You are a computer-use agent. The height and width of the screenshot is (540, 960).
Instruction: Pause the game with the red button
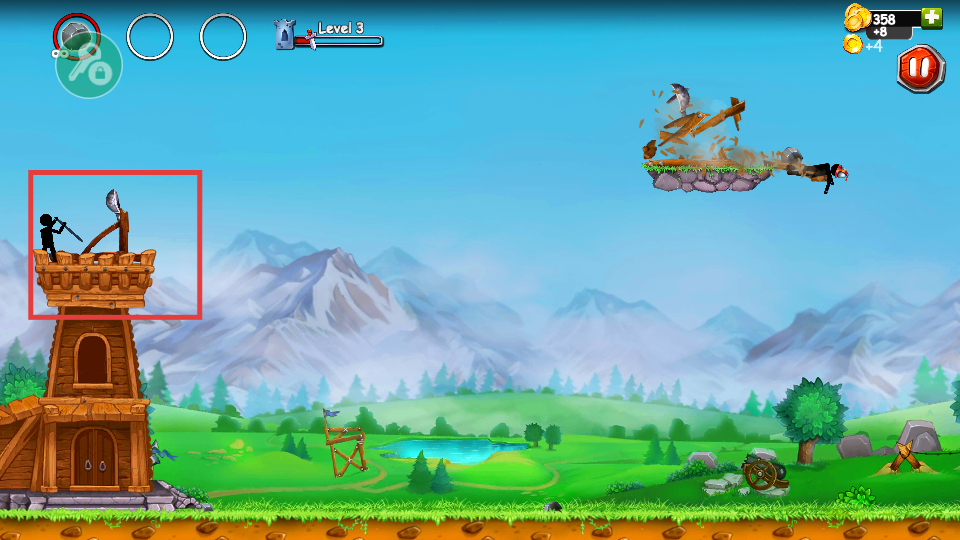[920, 69]
